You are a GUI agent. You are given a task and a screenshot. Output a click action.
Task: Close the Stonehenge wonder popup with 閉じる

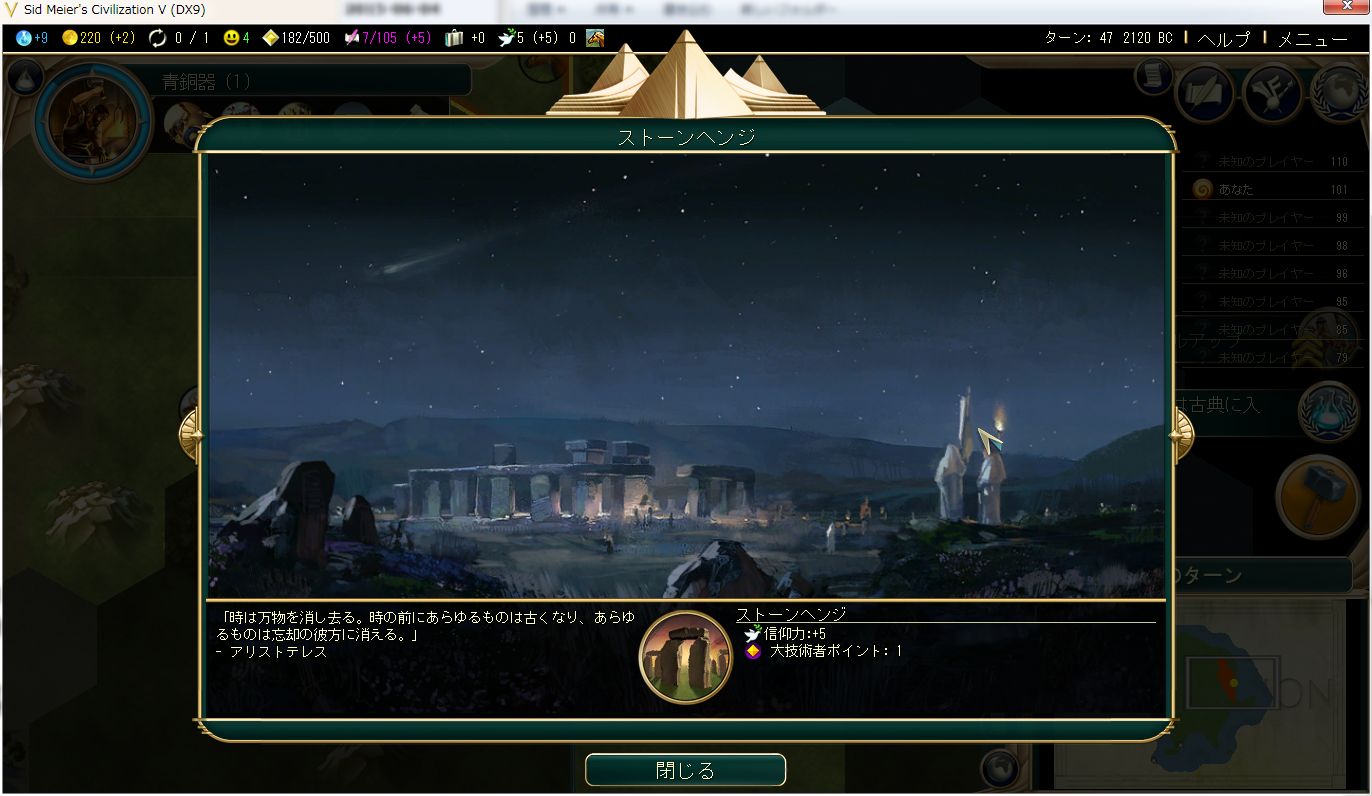685,770
